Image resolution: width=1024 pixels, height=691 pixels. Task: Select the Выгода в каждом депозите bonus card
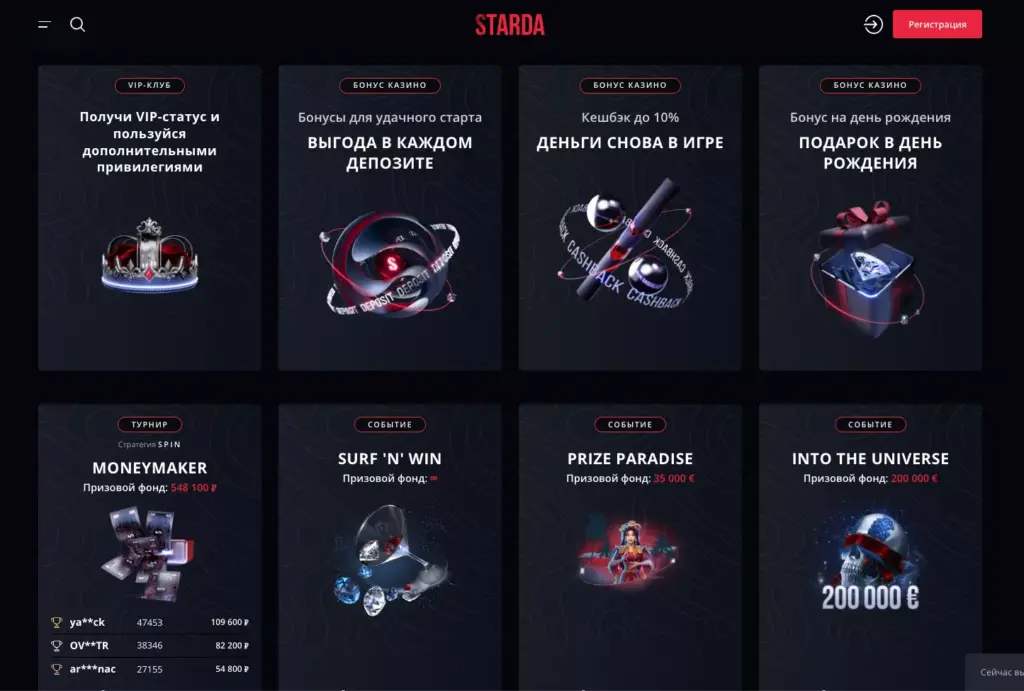(x=390, y=220)
